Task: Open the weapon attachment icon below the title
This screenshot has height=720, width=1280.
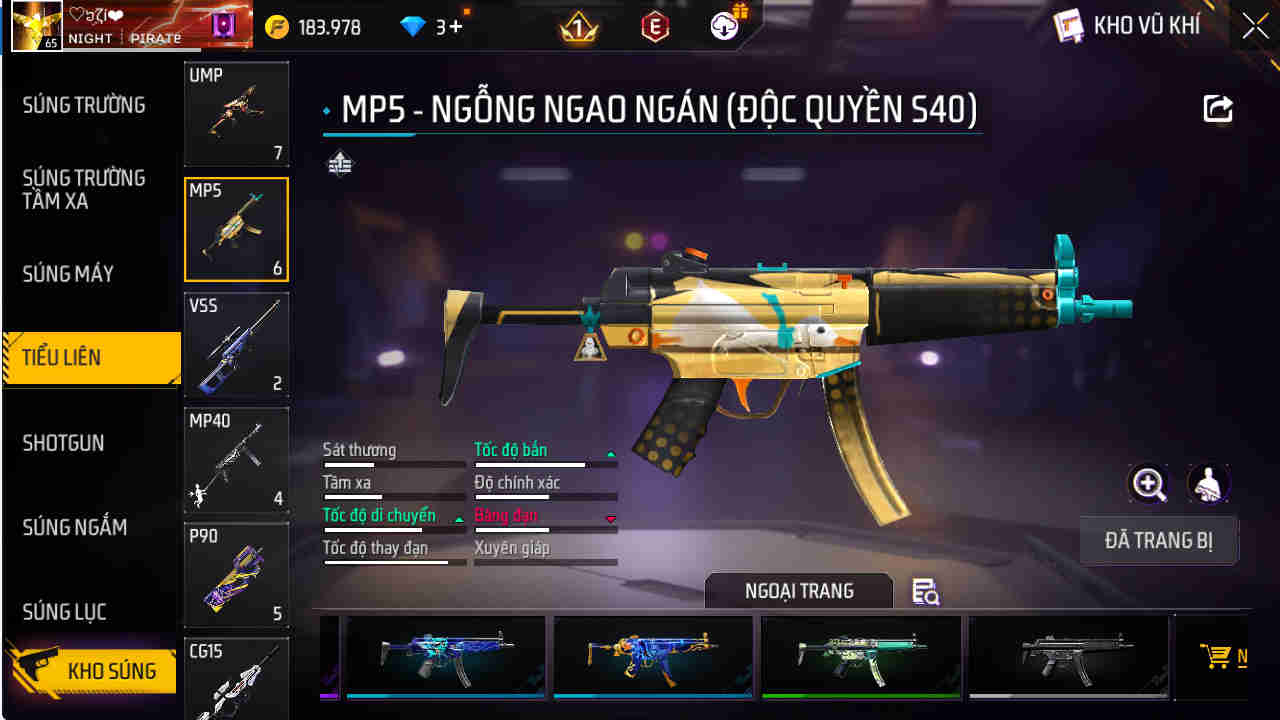Action: click(x=340, y=162)
